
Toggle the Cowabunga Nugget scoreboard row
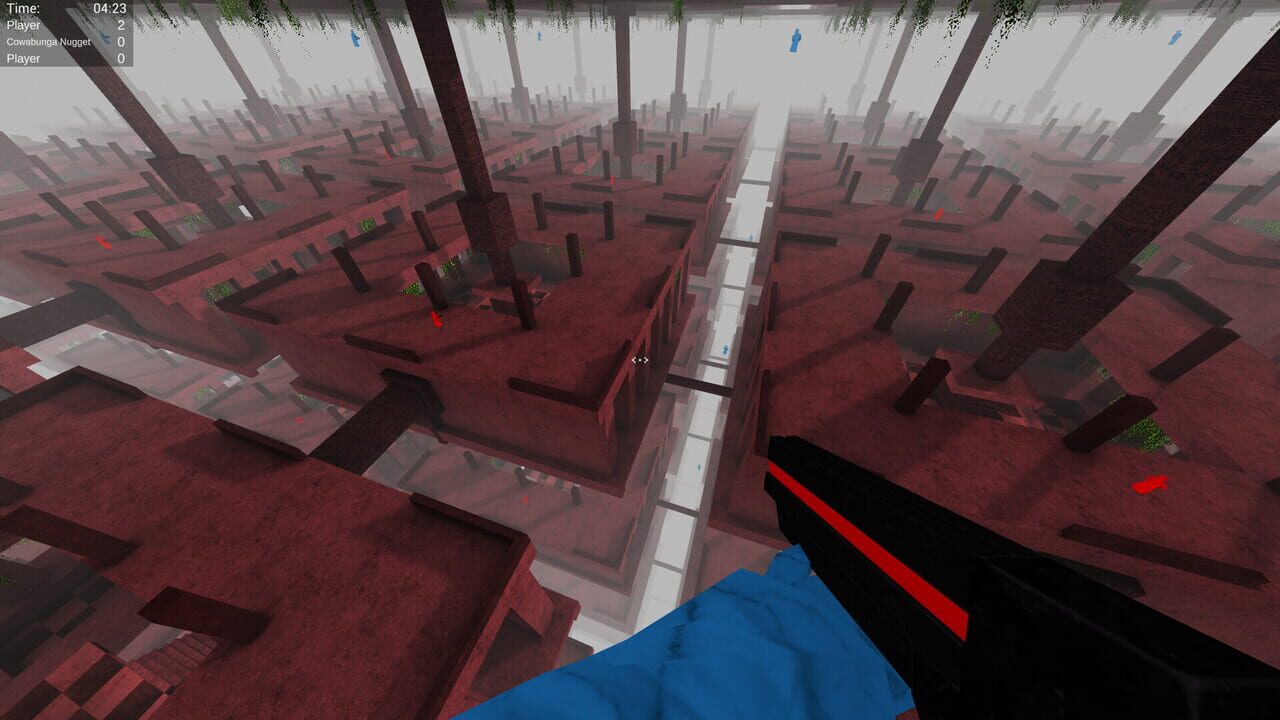pyautogui.click(x=49, y=41)
